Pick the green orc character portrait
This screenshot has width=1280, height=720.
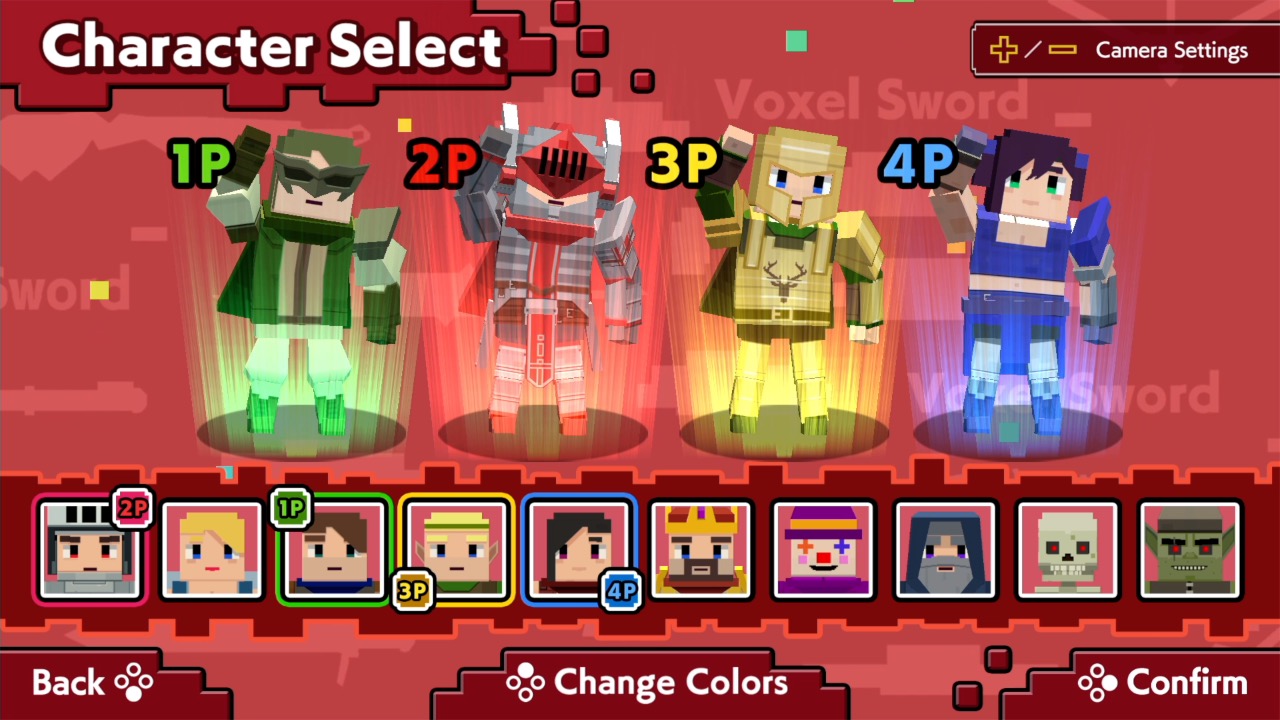pyautogui.click(x=1189, y=550)
